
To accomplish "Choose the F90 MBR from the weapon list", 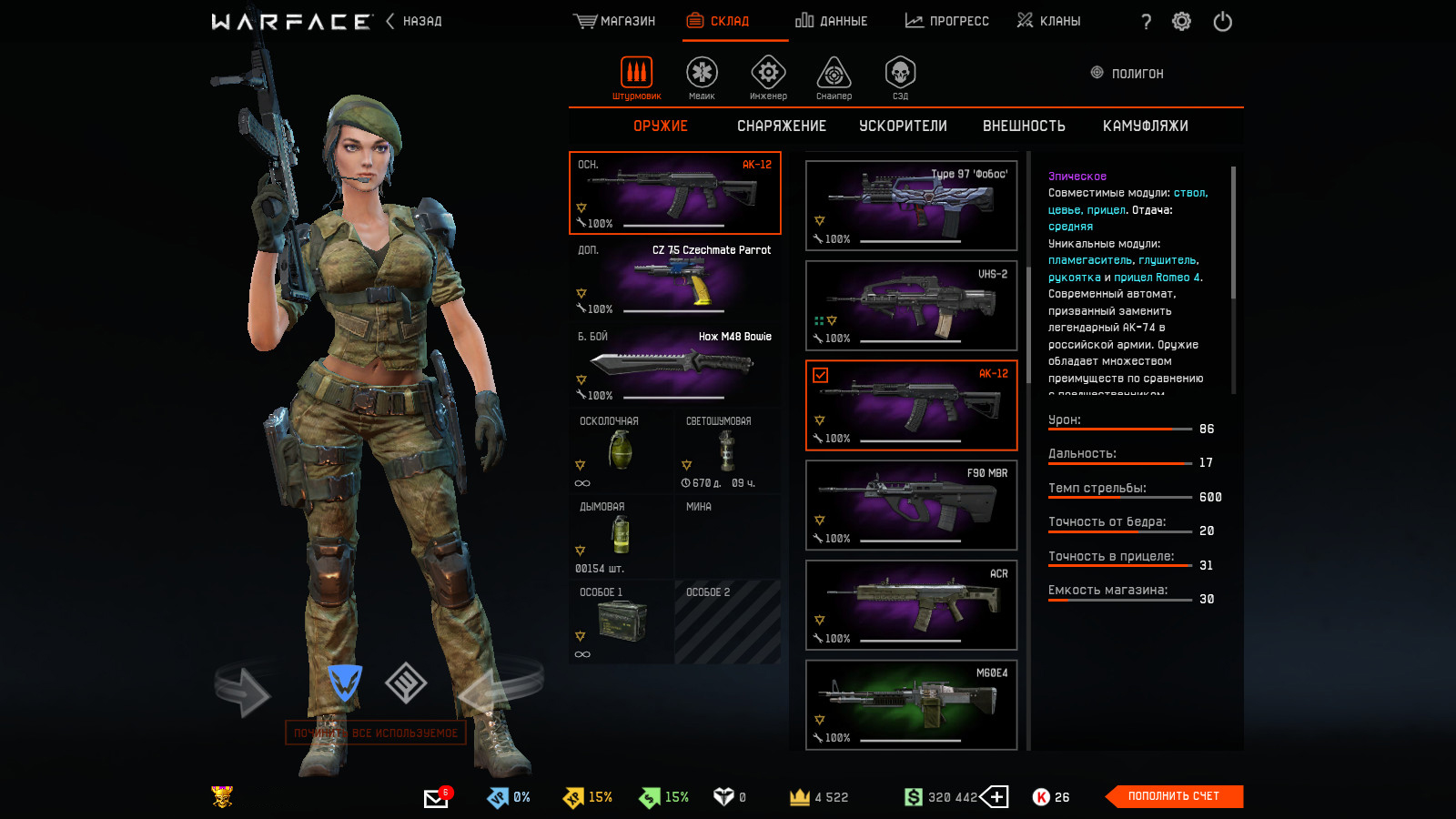I will (911, 505).
